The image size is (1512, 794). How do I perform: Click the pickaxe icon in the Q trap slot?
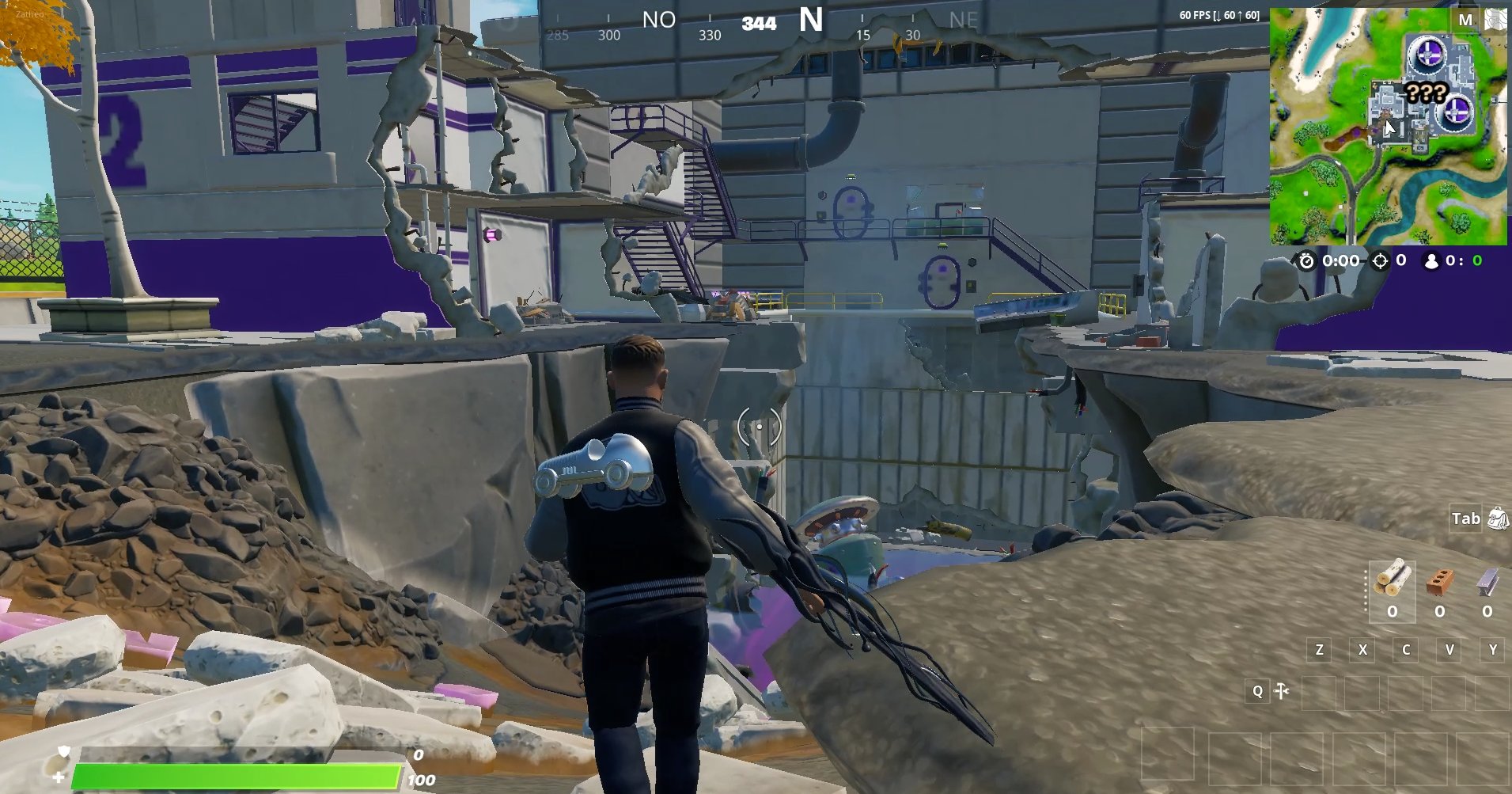1282,691
